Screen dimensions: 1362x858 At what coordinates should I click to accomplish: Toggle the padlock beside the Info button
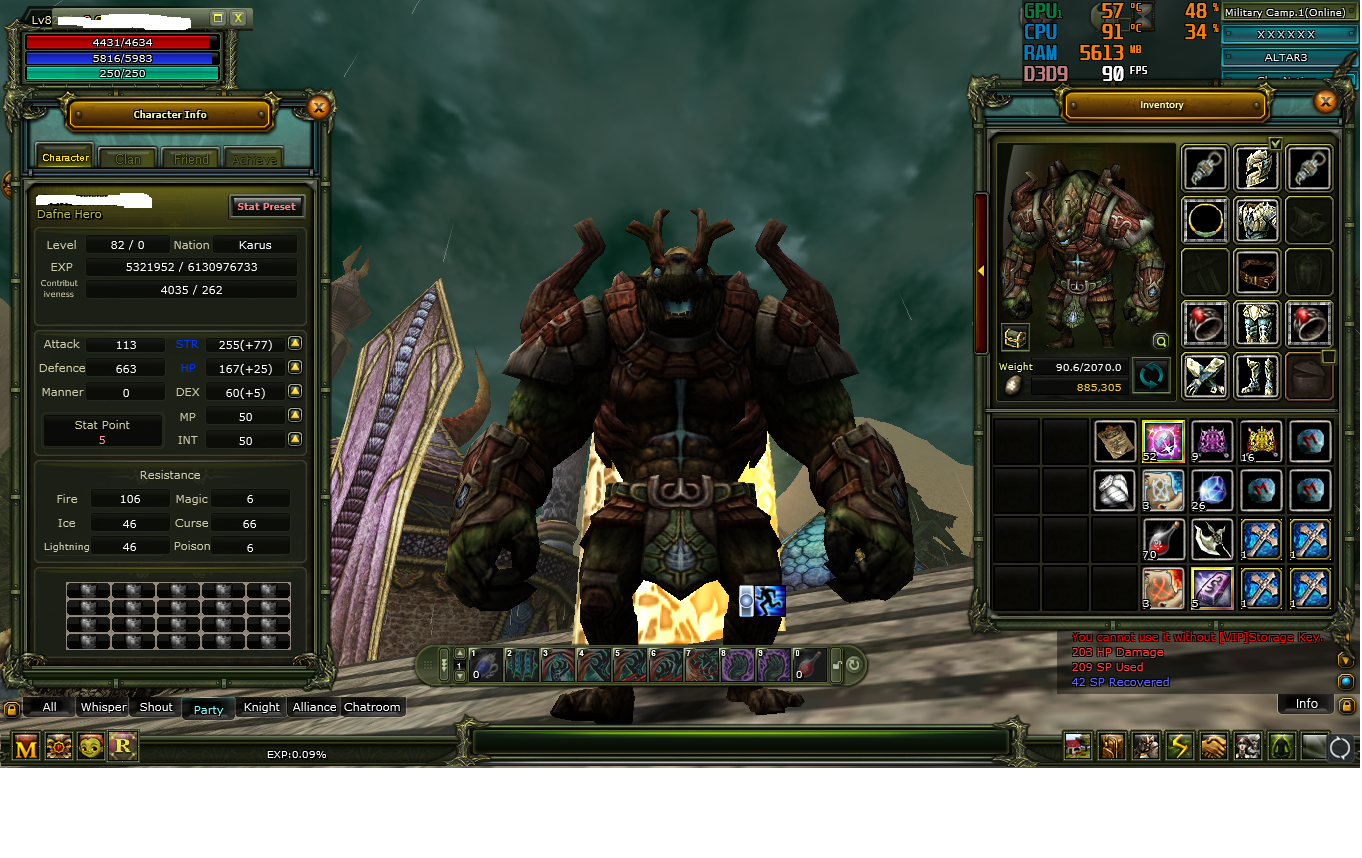pos(1346,705)
